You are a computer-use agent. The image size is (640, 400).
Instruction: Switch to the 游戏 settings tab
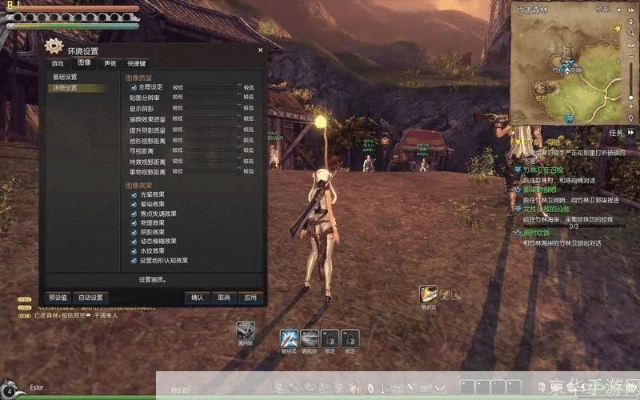(x=57, y=62)
